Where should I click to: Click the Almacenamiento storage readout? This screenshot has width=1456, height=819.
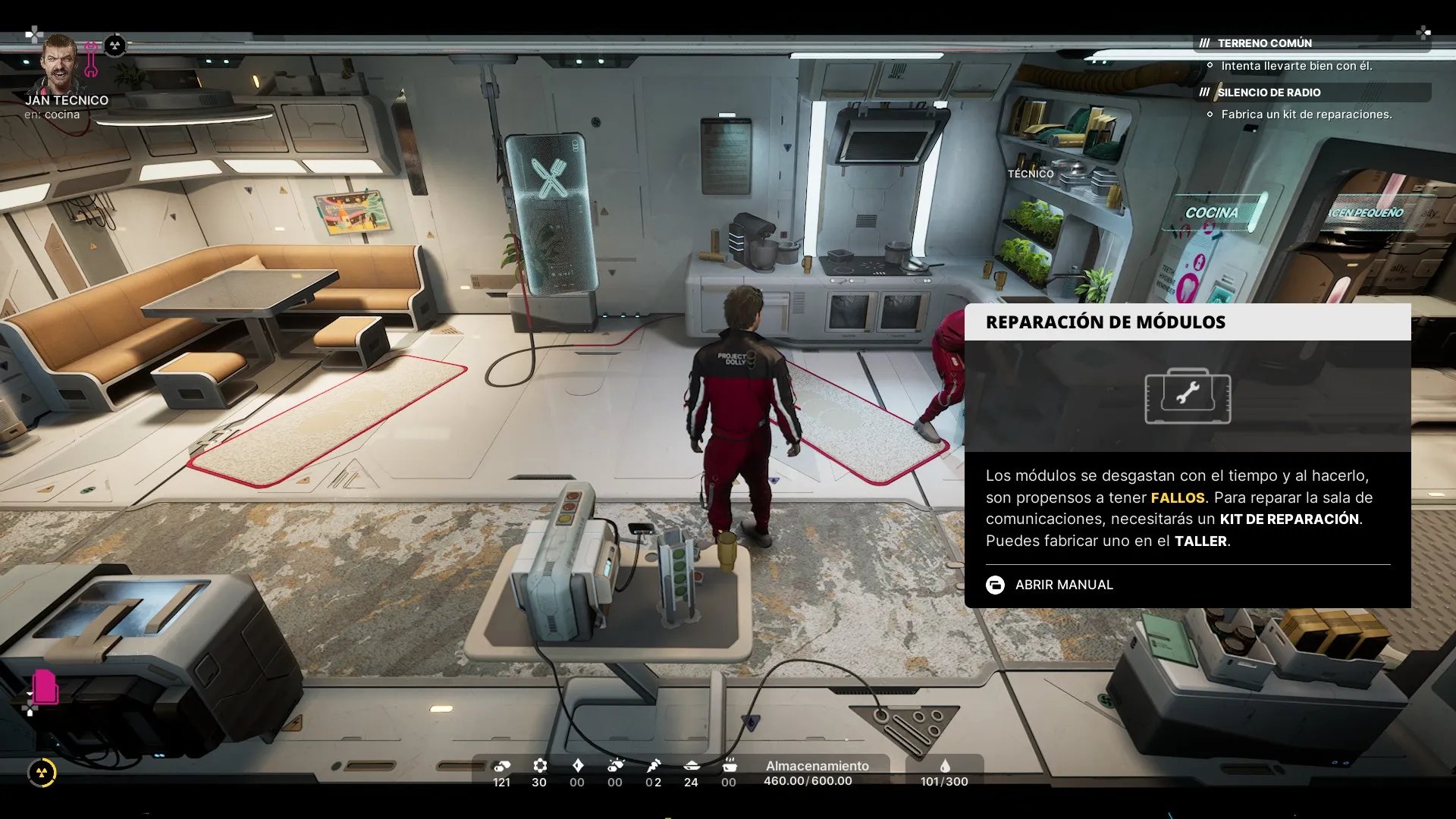point(816,773)
